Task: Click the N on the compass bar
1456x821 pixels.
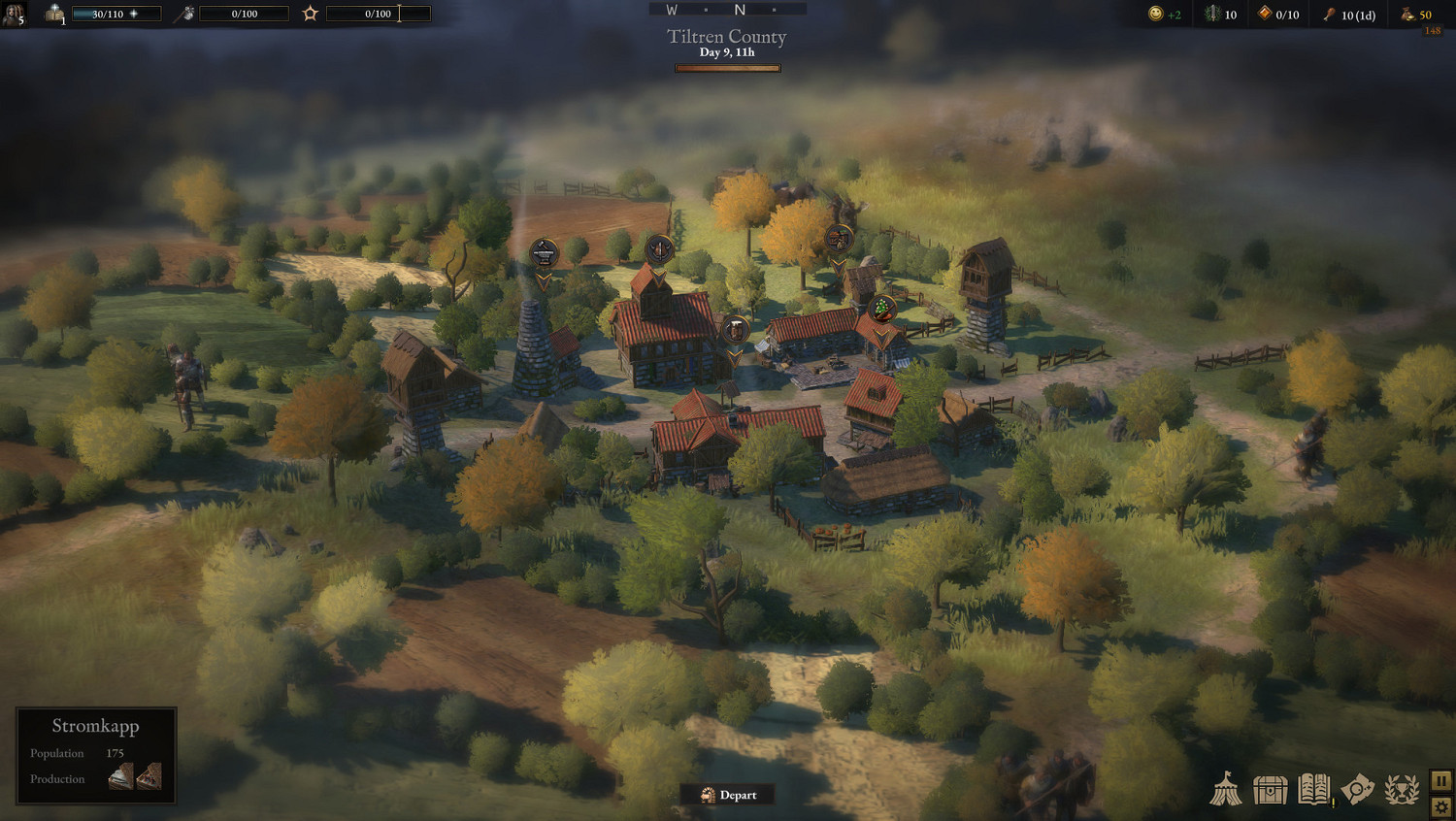Action: (739, 8)
